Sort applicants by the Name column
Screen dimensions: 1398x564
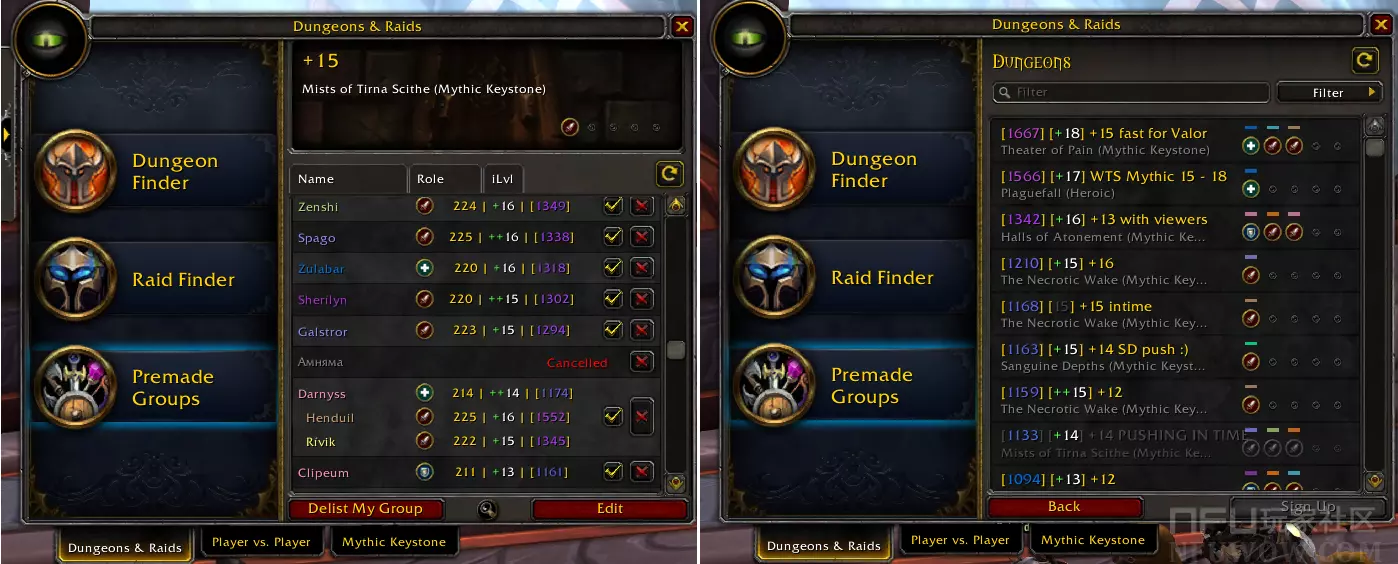coord(348,179)
